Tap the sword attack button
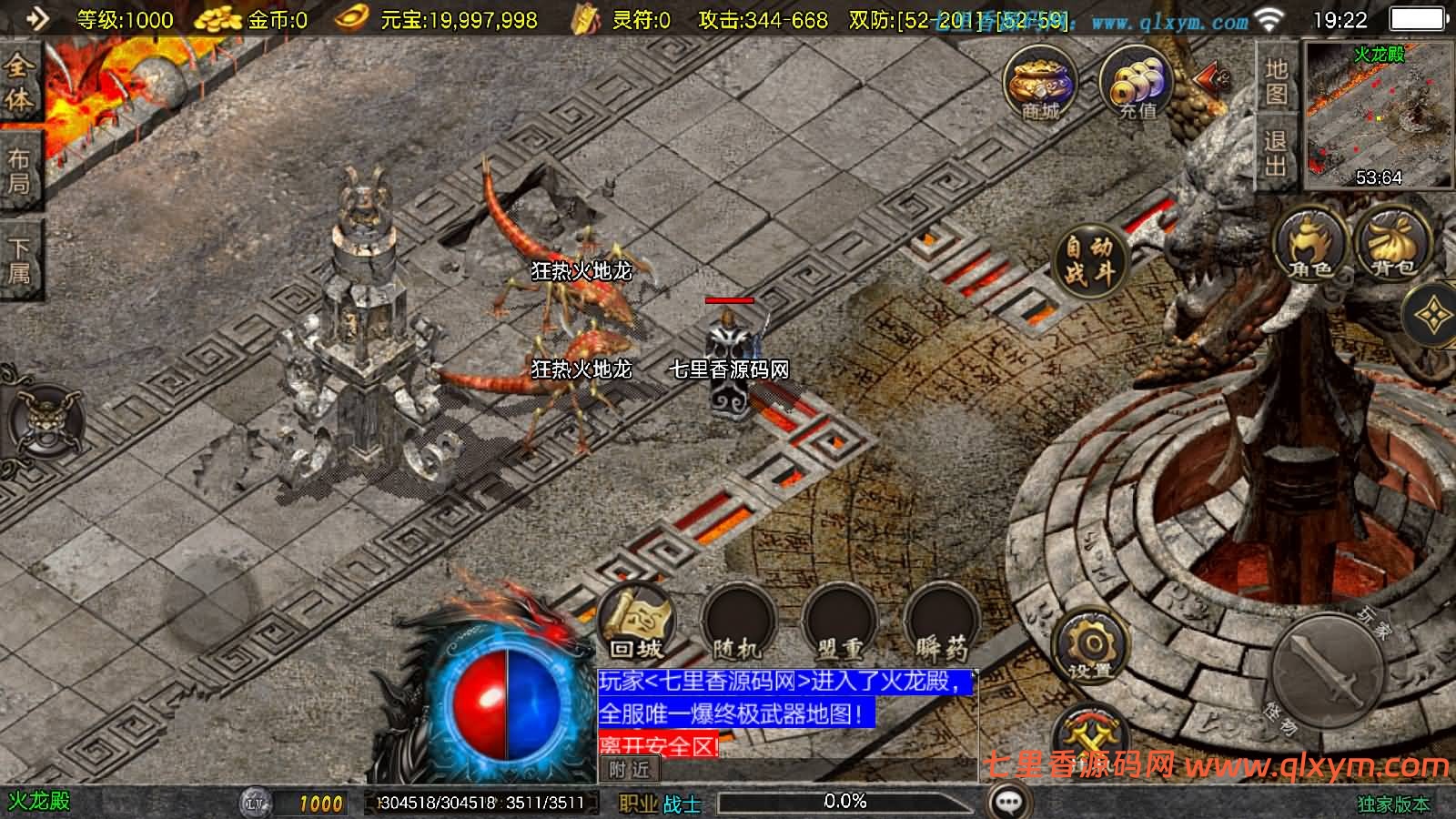Viewport: 1456px width, 819px height. coord(1330,670)
